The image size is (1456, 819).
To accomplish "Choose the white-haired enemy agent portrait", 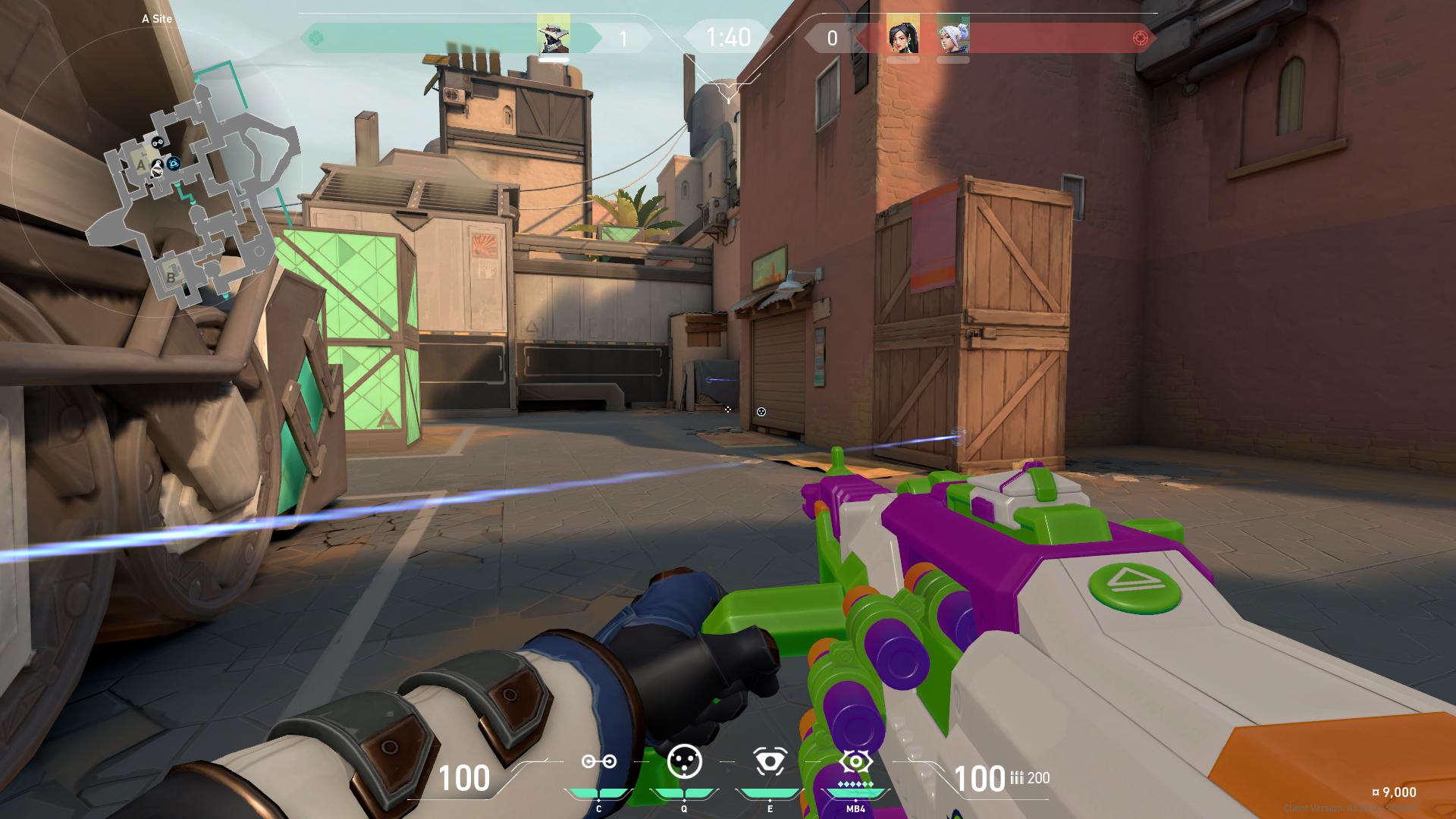I will [x=953, y=35].
